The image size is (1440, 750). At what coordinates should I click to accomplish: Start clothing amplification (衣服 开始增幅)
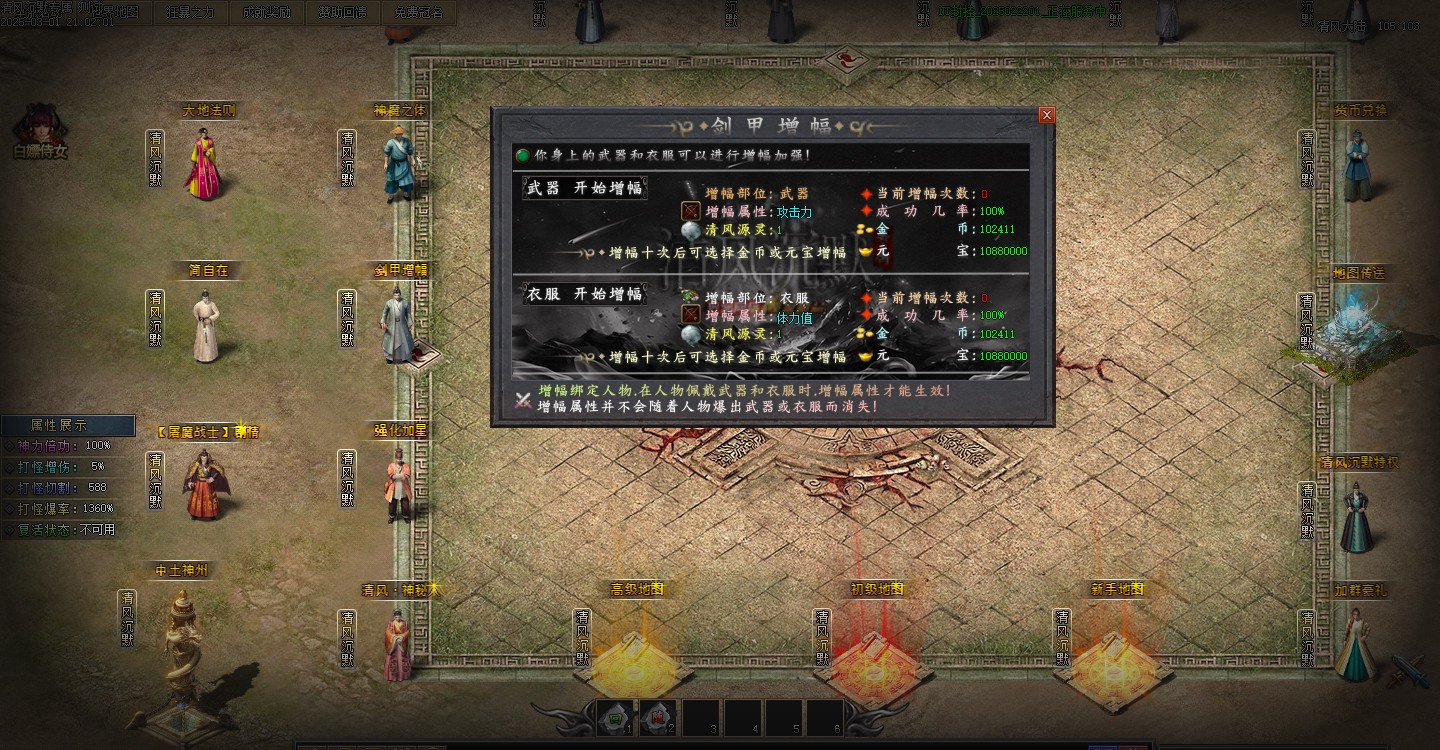coord(584,294)
